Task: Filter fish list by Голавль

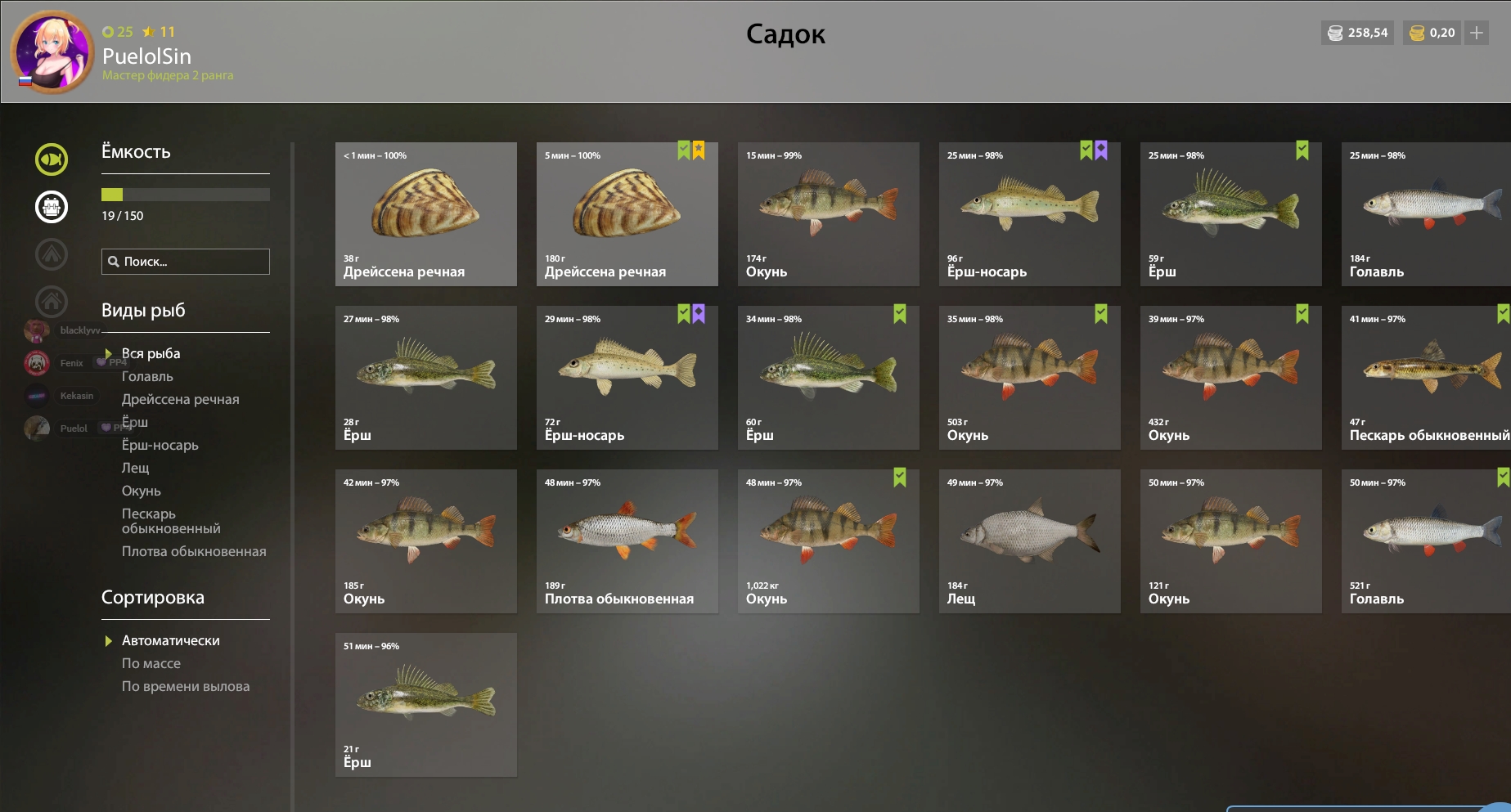Action: 147,376
